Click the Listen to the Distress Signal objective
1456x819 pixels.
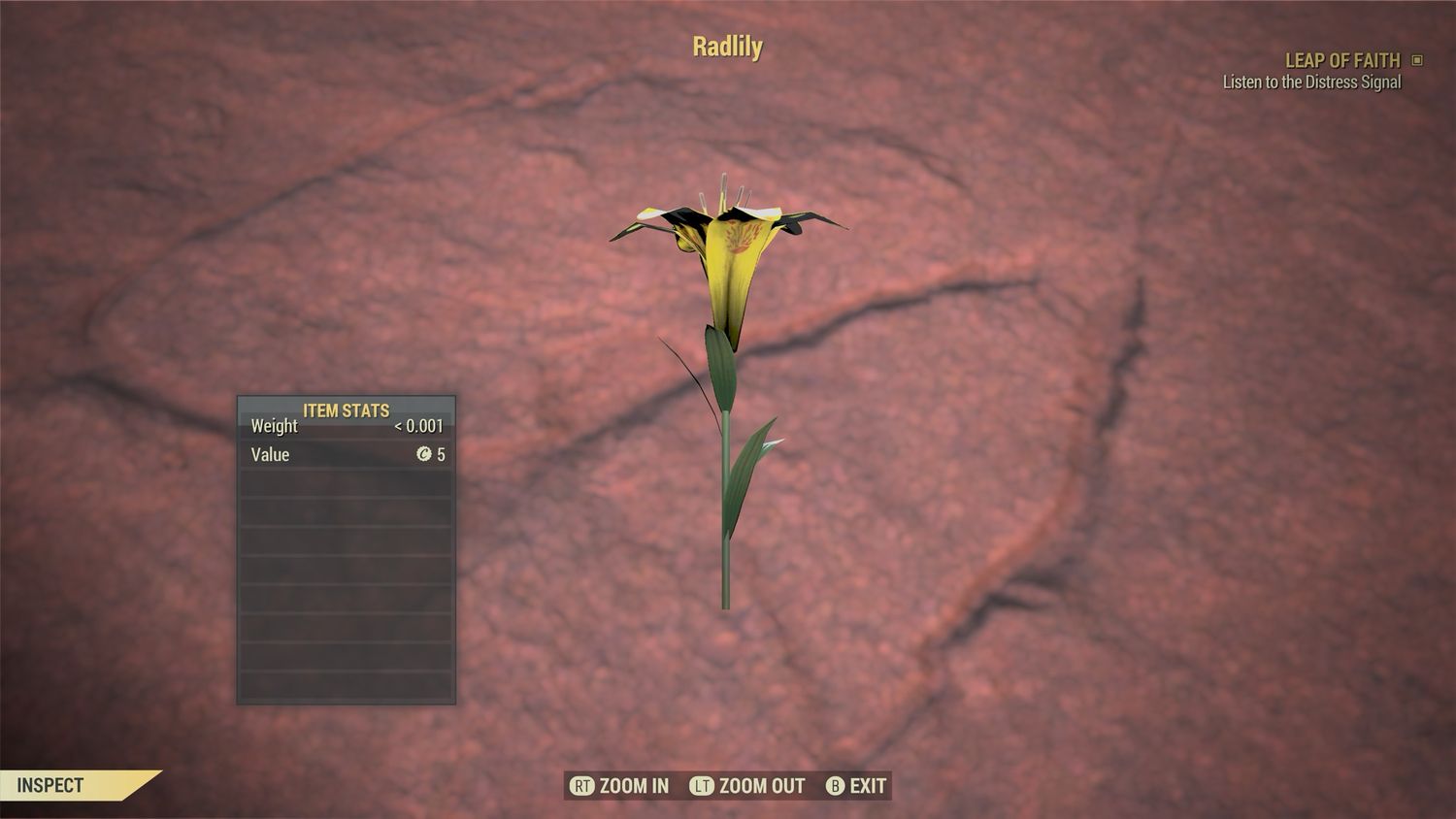point(1310,82)
